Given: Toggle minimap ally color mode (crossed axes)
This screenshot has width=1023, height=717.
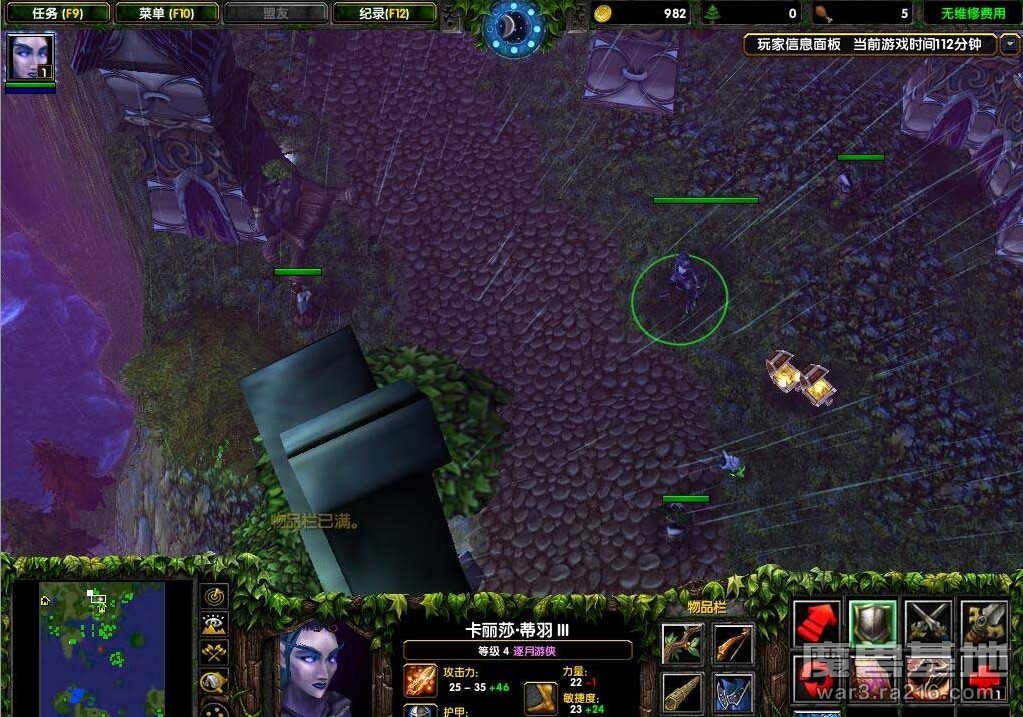Looking at the screenshot, I should click(215, 653).
